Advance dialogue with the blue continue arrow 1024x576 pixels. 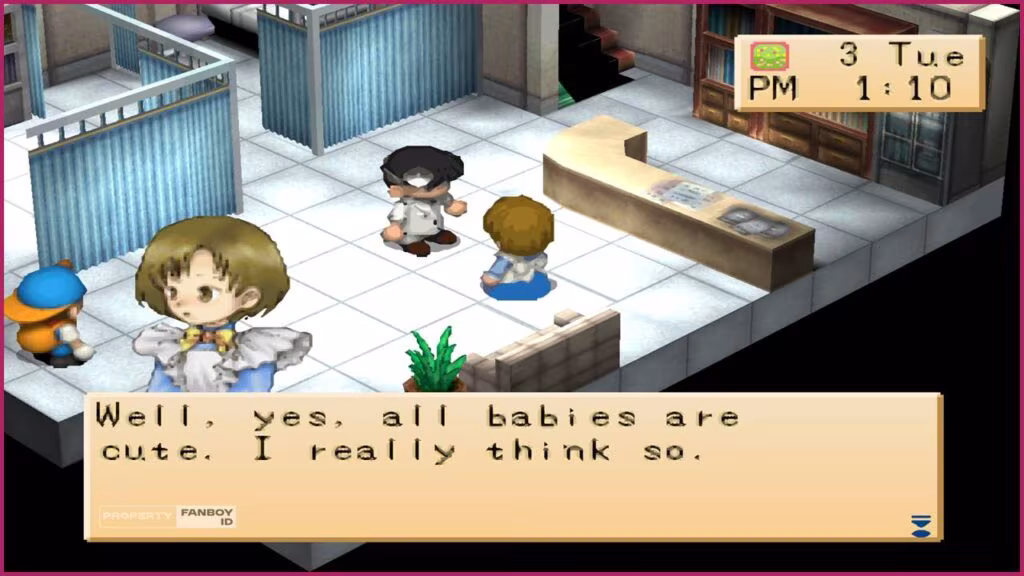[920, 524]
